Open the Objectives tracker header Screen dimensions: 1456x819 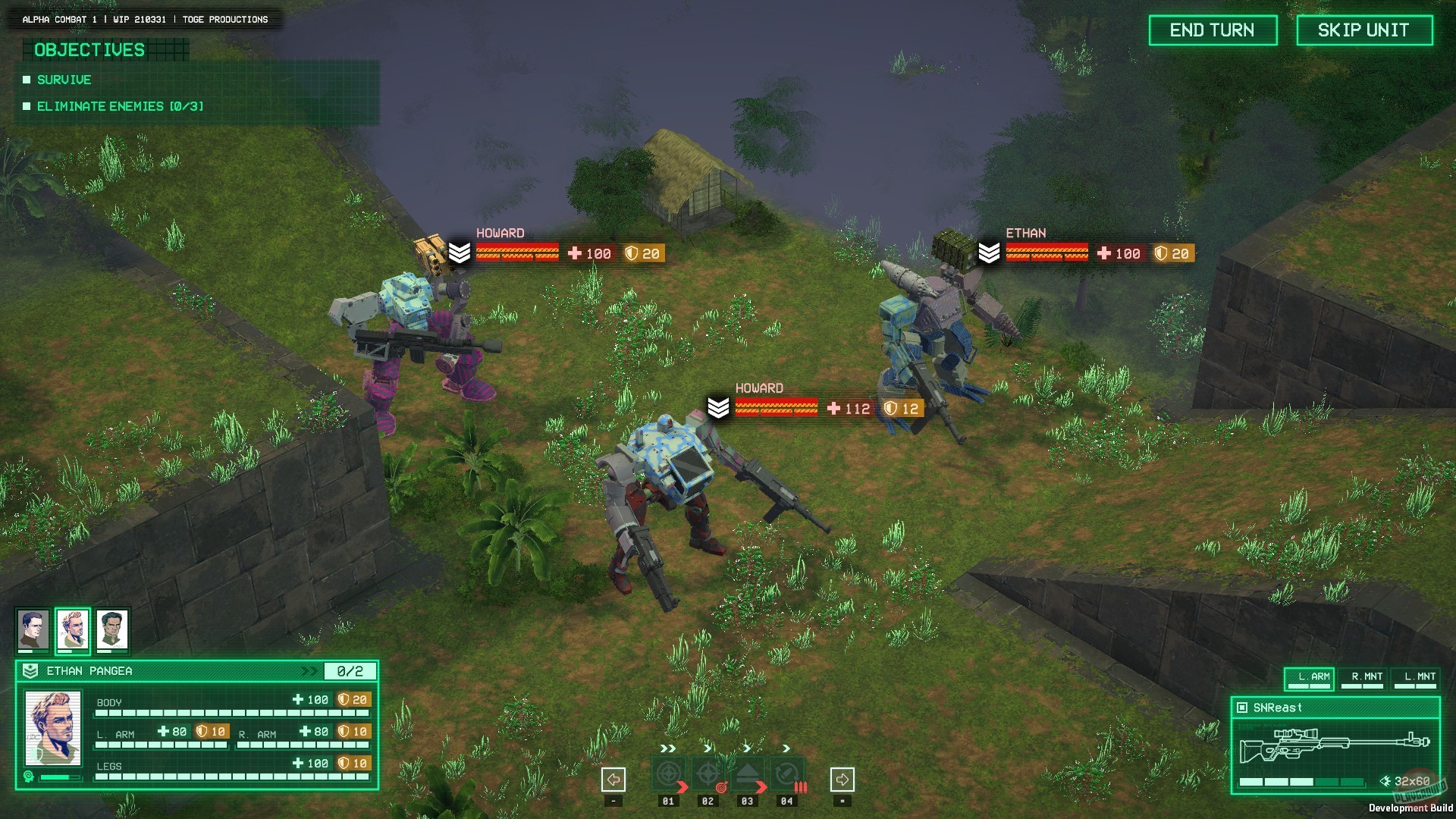[x=90, y=50]
